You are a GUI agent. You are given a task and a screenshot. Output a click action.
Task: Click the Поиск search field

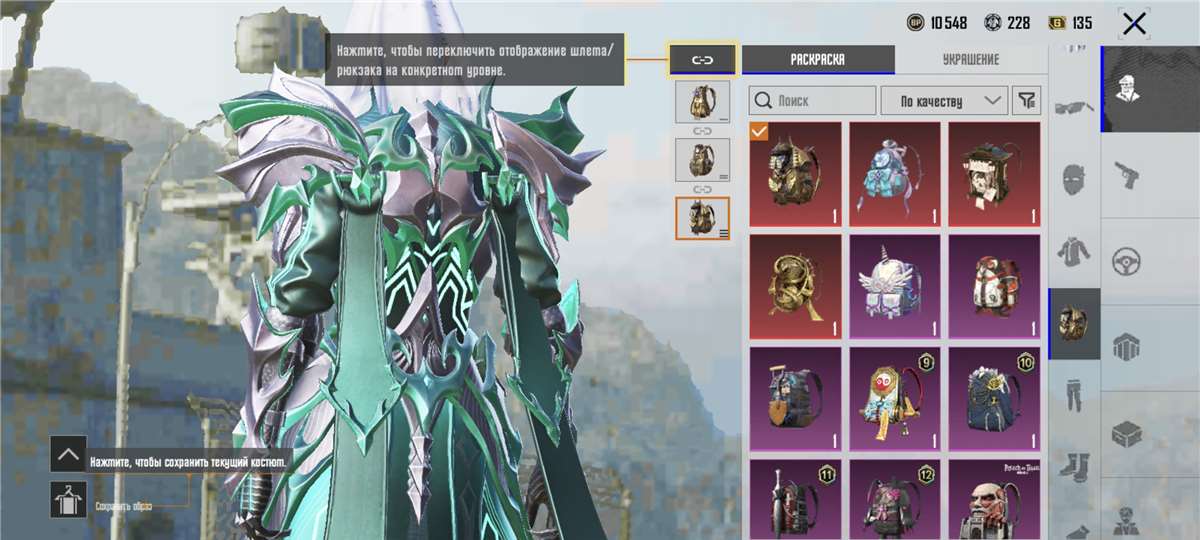click(812, 100)
